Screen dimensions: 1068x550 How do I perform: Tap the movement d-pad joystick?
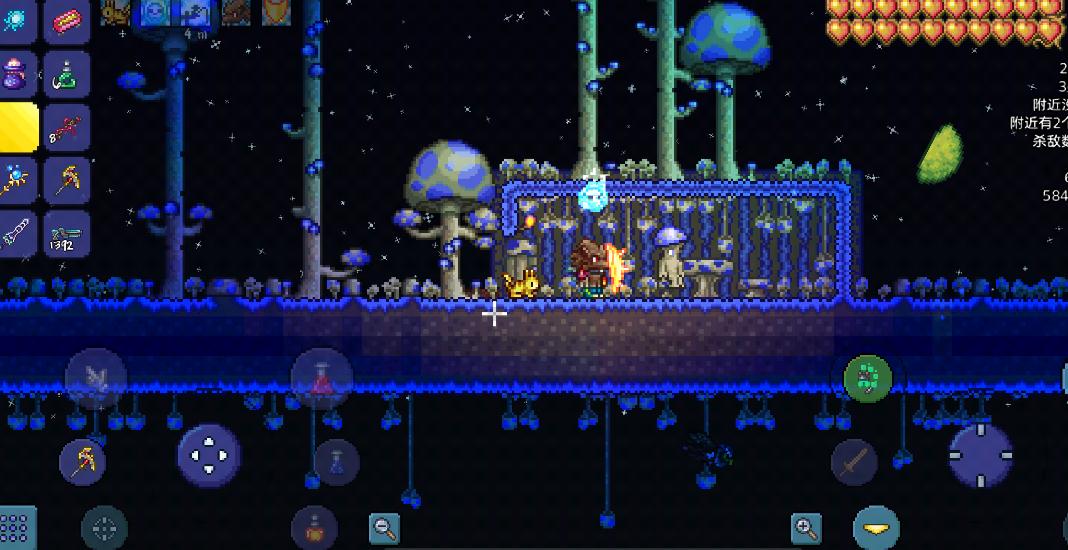(x=208, y=456)
